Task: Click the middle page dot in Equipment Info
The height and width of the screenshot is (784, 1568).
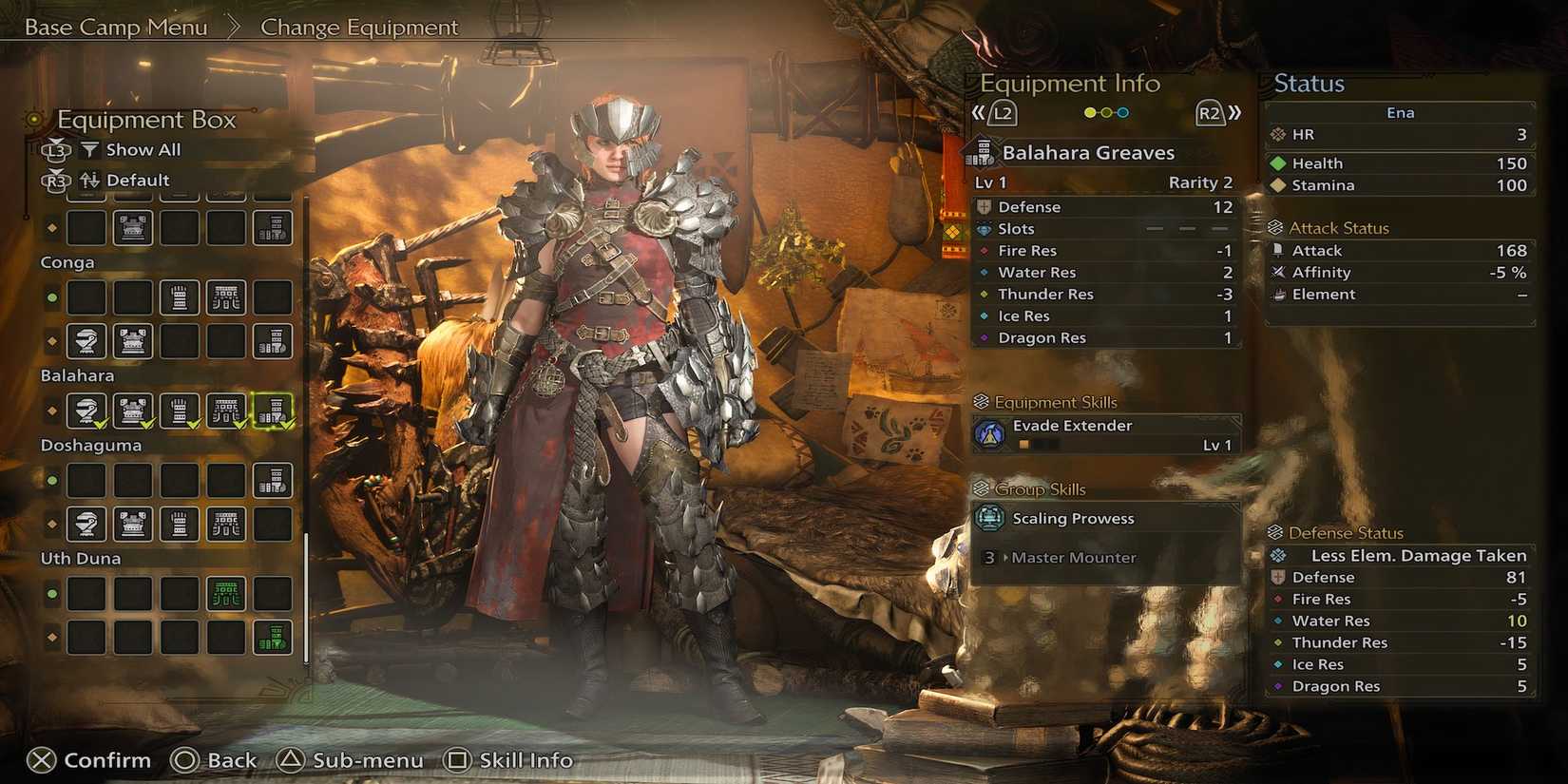Action: point(1104,111)
